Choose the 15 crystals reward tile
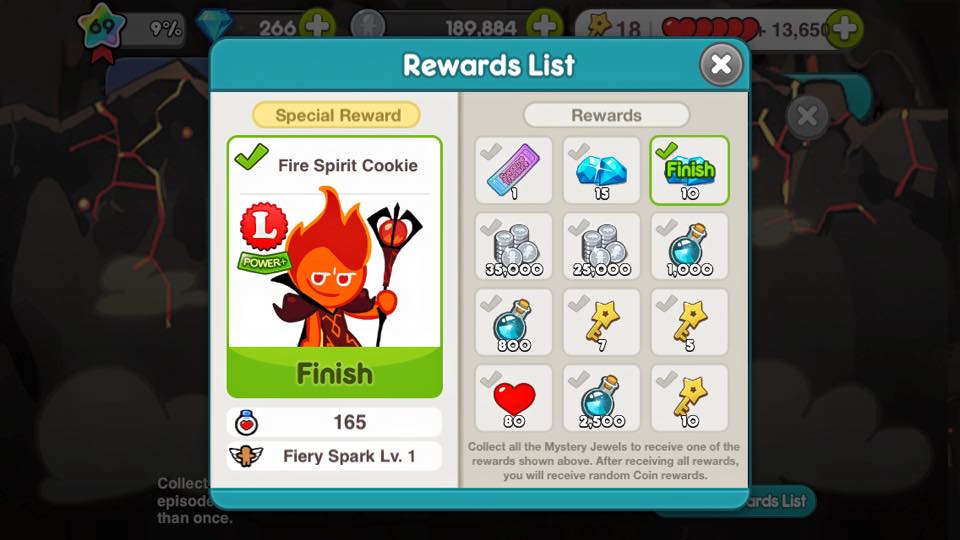960x540 pixels. 602,170
